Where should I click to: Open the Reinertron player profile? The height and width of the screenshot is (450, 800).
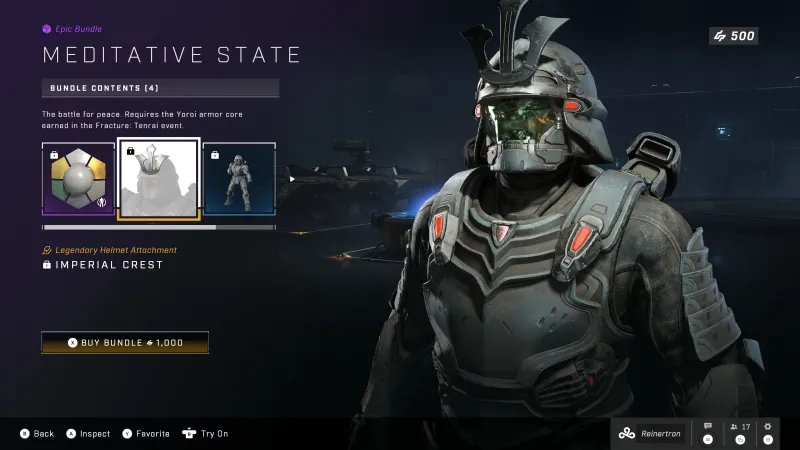(x=648, y=433)
